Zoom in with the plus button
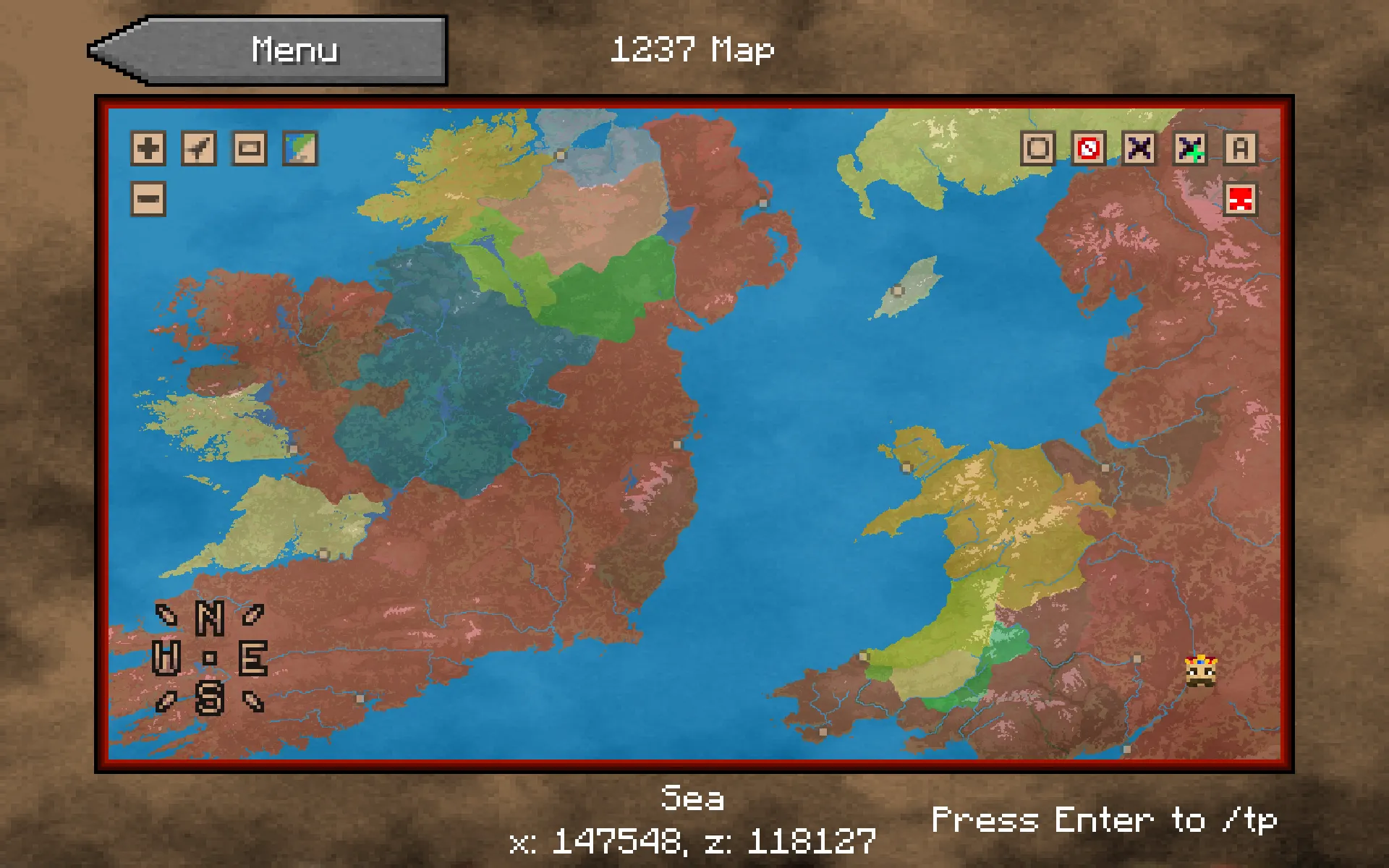 (x=148, y=149)
